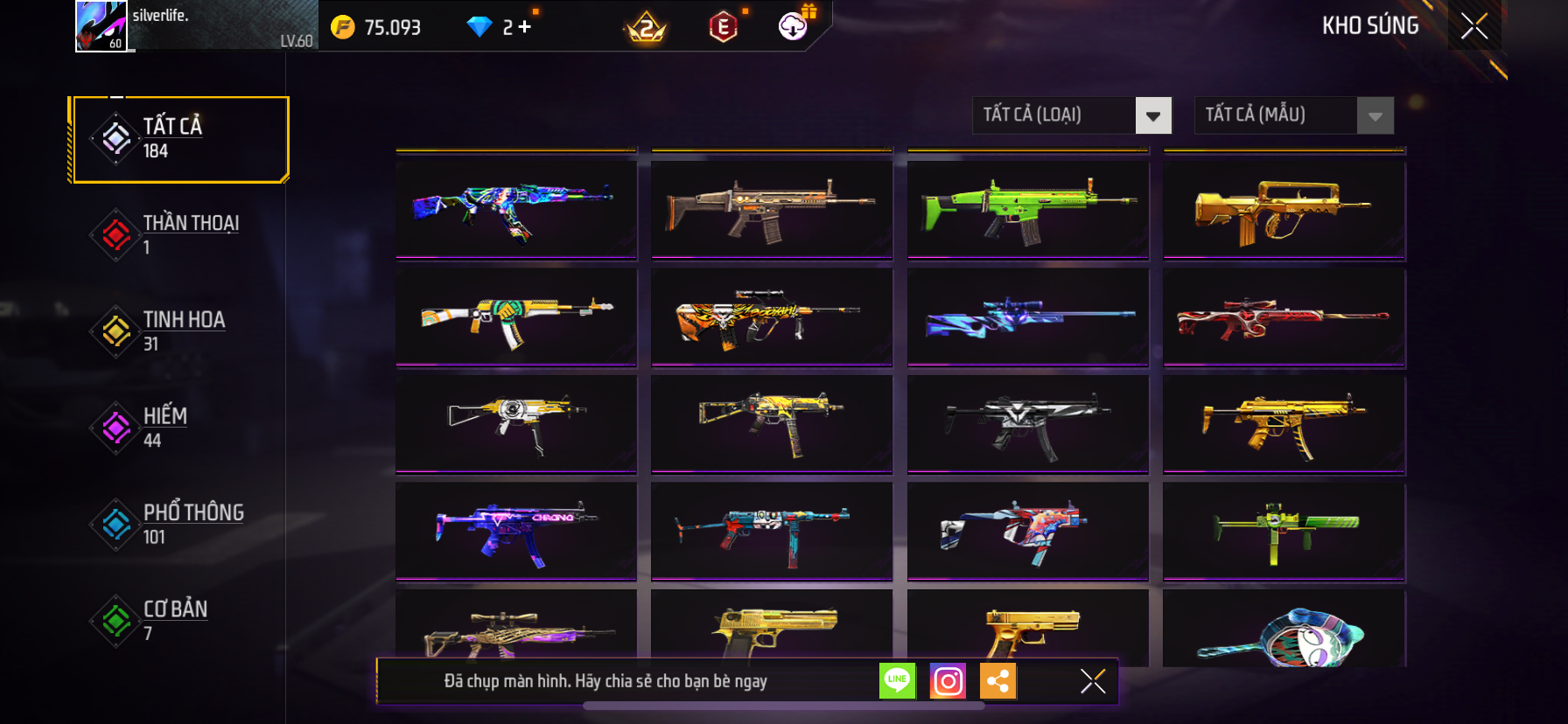Share the screenshot to Instagram
The height and width of the screenshot is (724, 1568).
tap(948, 680)
